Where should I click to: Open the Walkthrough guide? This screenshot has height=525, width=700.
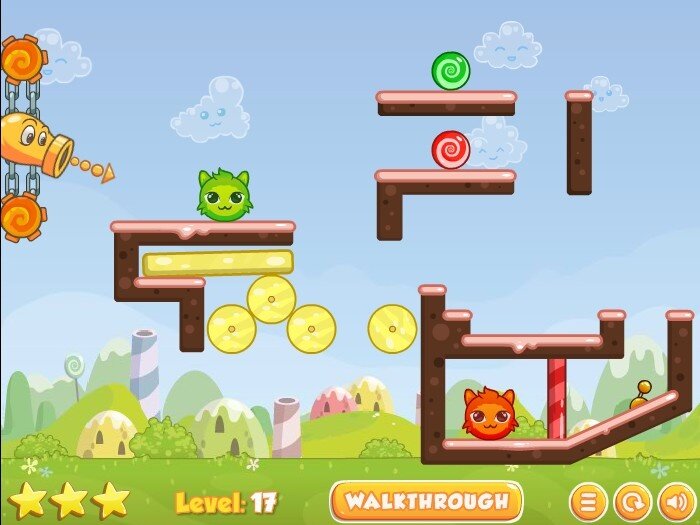point(427,501)
